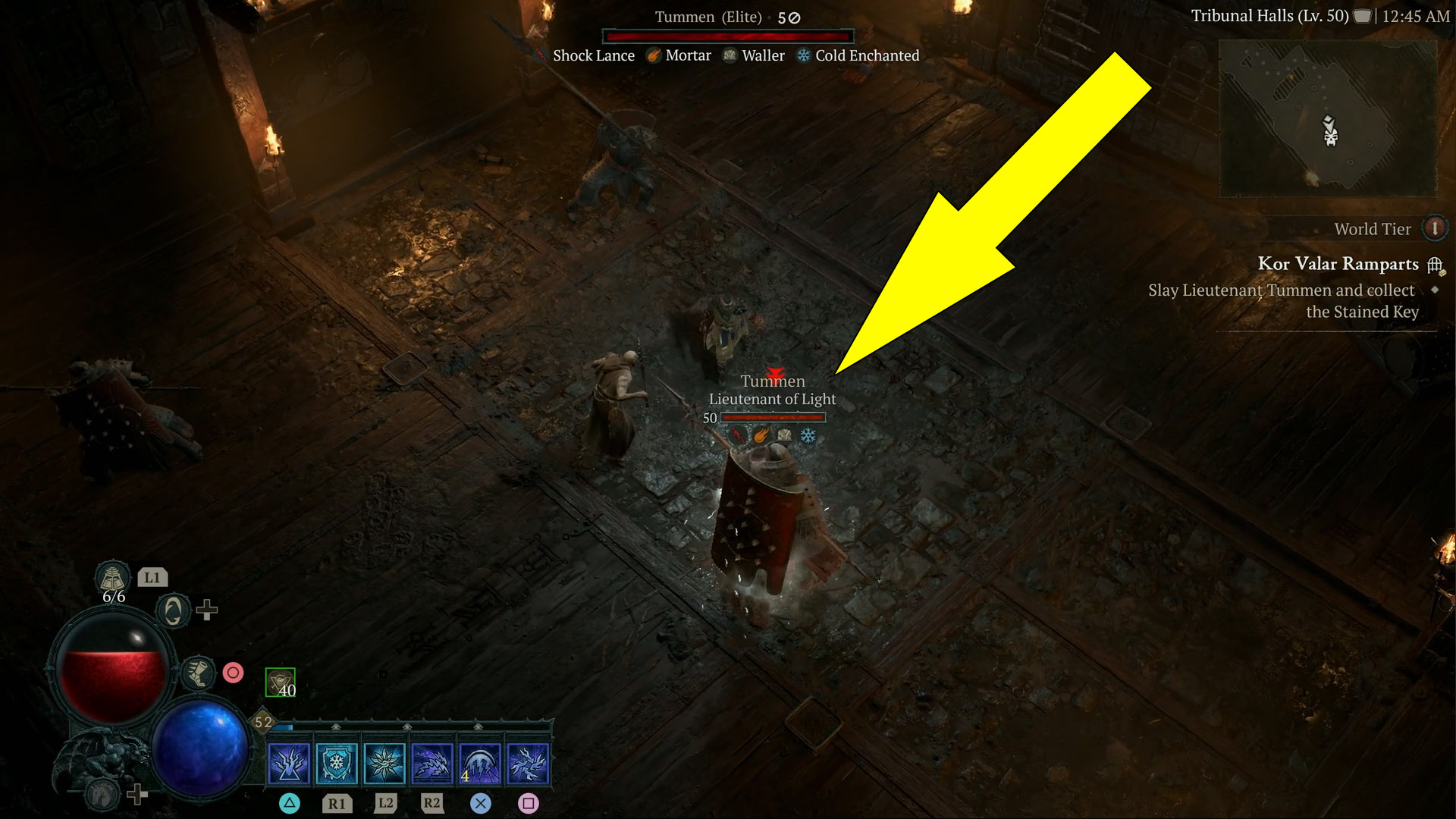Click the Cold Enchanted snowflake icon
Screen dimensions: 1456x819
click(802, 55)
